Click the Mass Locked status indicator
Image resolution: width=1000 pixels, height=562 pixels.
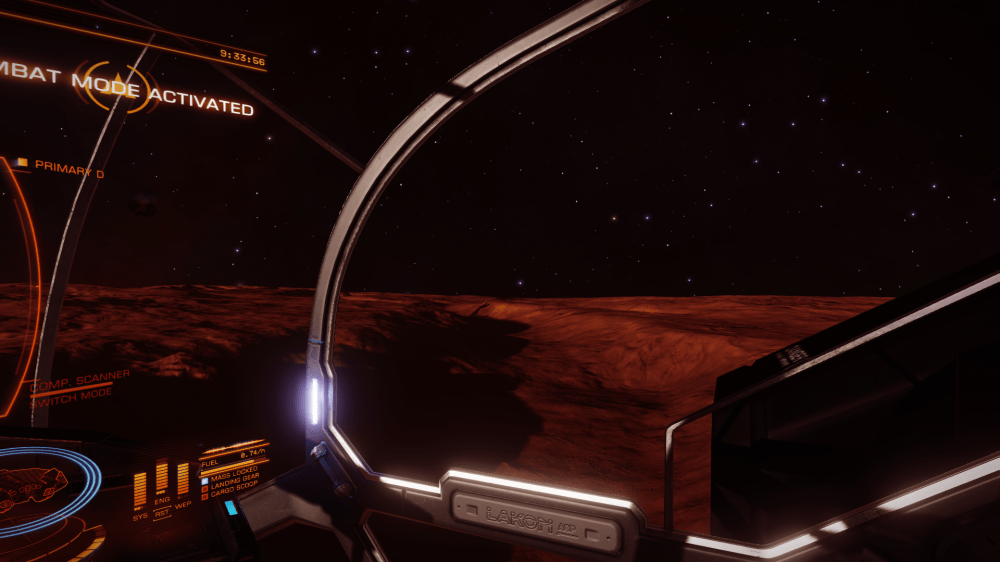tap(232, 469)
